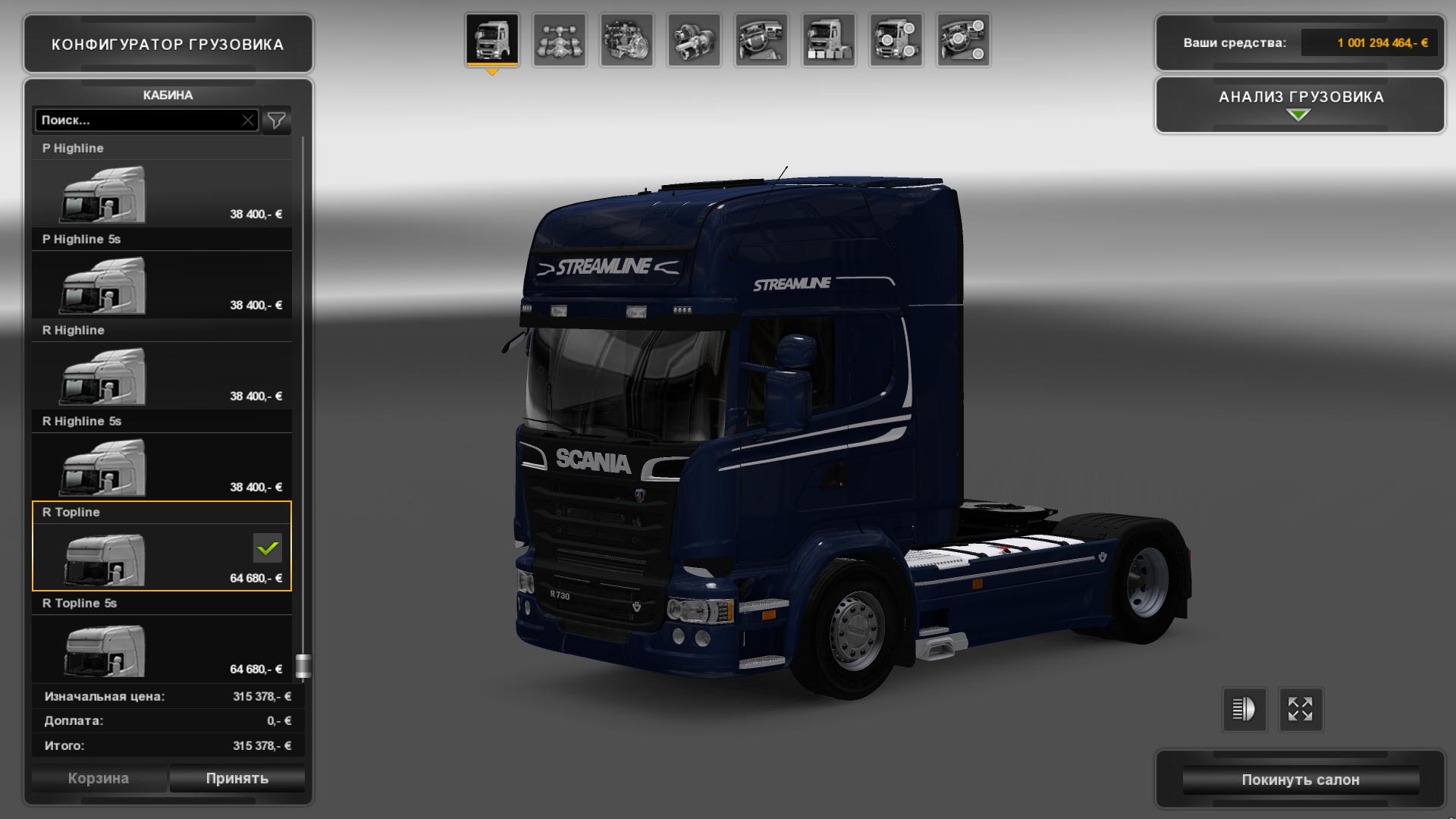The image size is (1456, 819).
Task: Clear the Поиск search field
Action: coord(249,119)
